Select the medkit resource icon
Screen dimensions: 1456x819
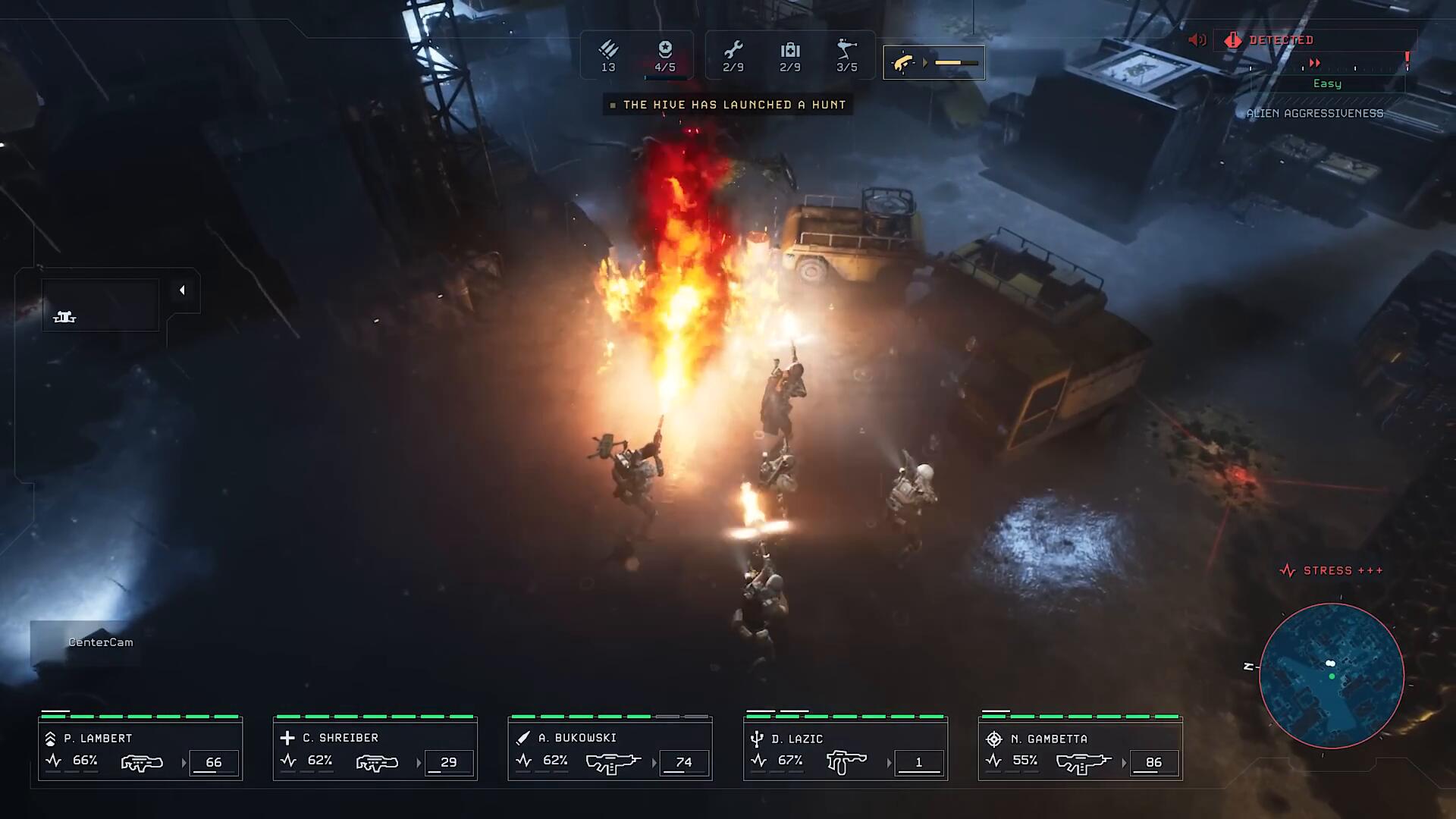tap(790, 51)
